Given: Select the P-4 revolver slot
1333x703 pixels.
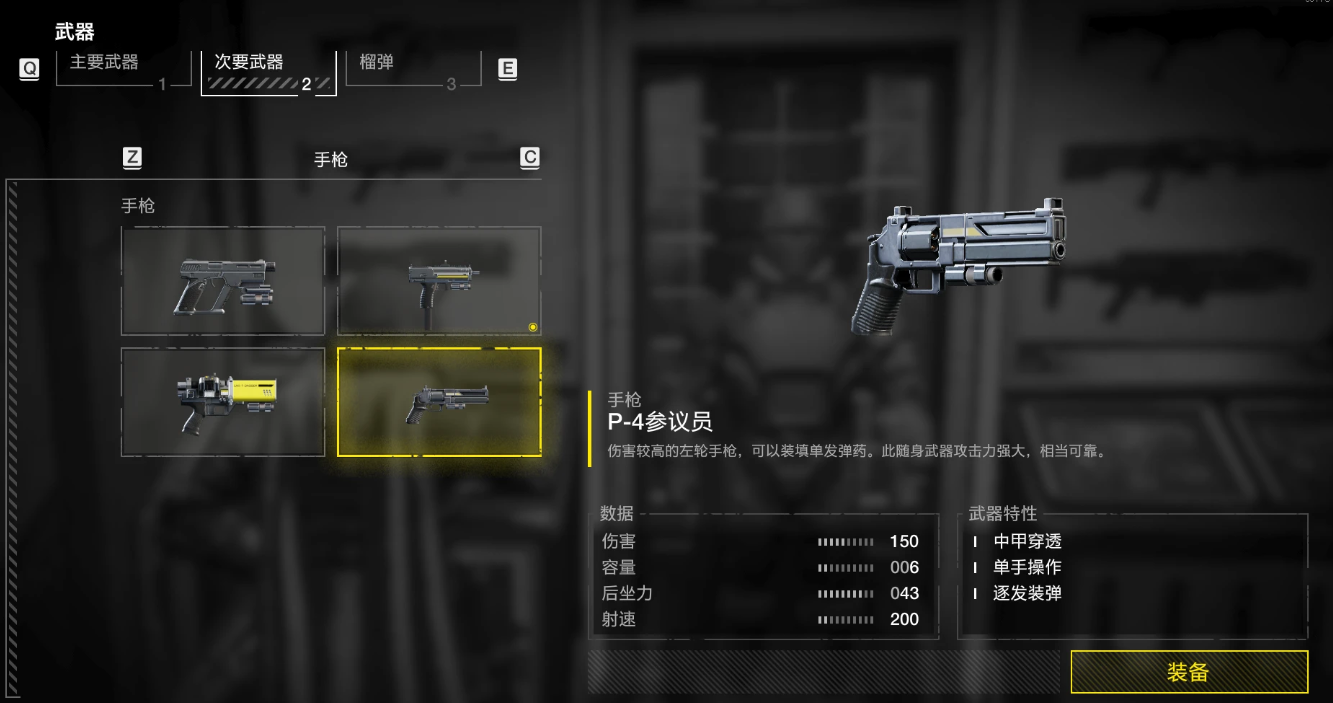Looking at the screenshot, I should tap(439, 402).
